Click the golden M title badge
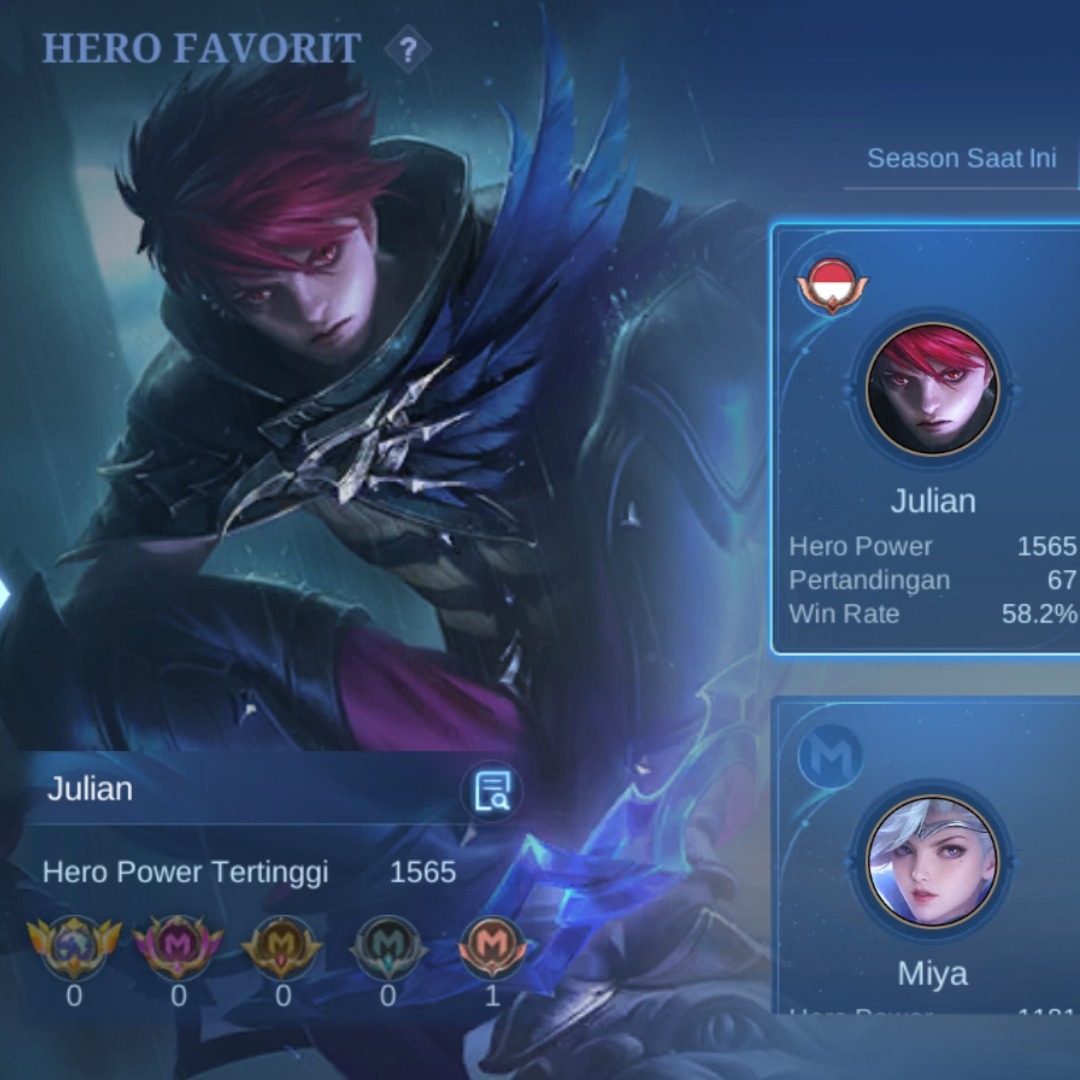Image resolution: width=1080 pixels, height=1080 pixels. (283, 945)
